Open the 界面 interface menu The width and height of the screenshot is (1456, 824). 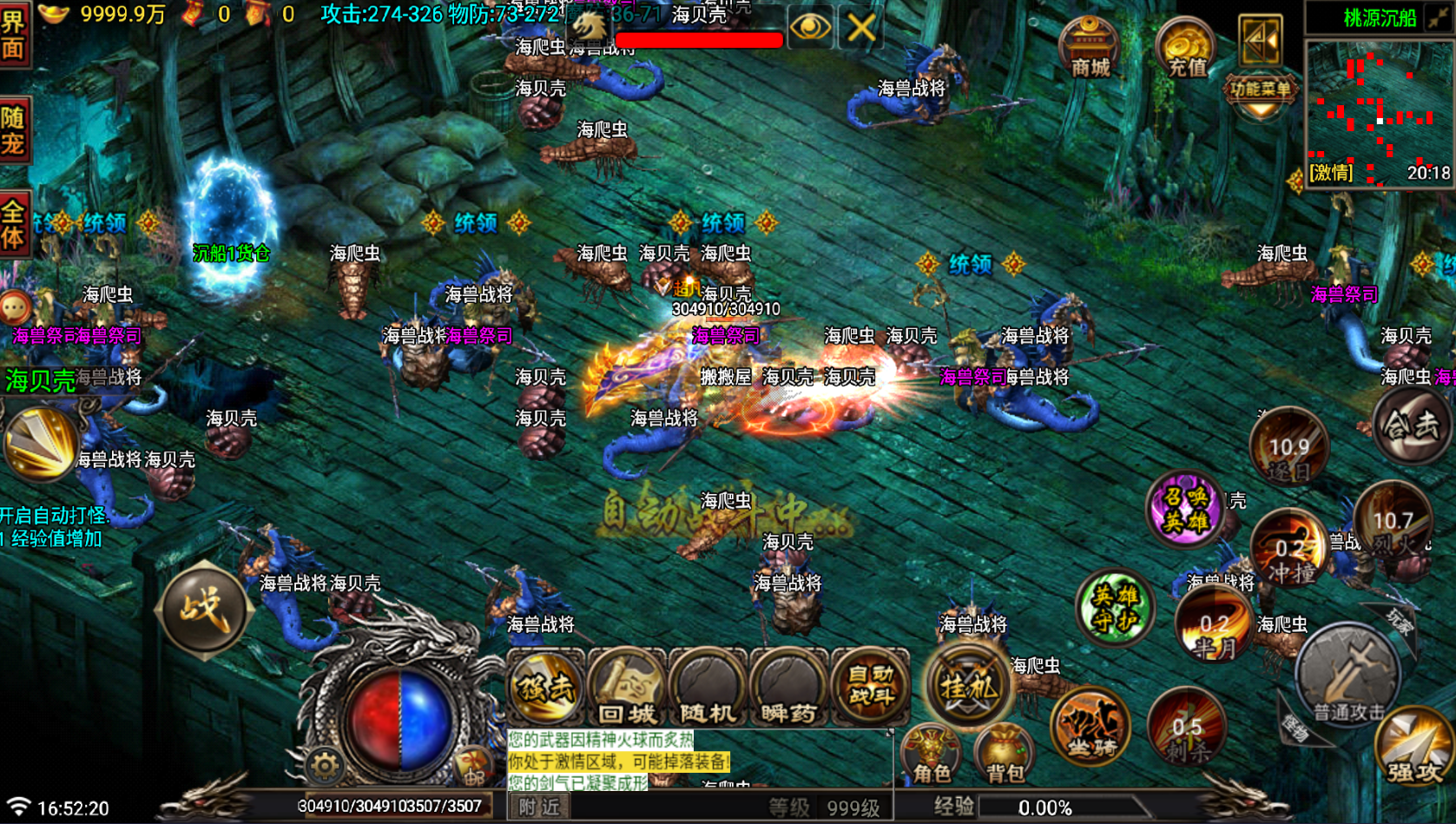16,35
